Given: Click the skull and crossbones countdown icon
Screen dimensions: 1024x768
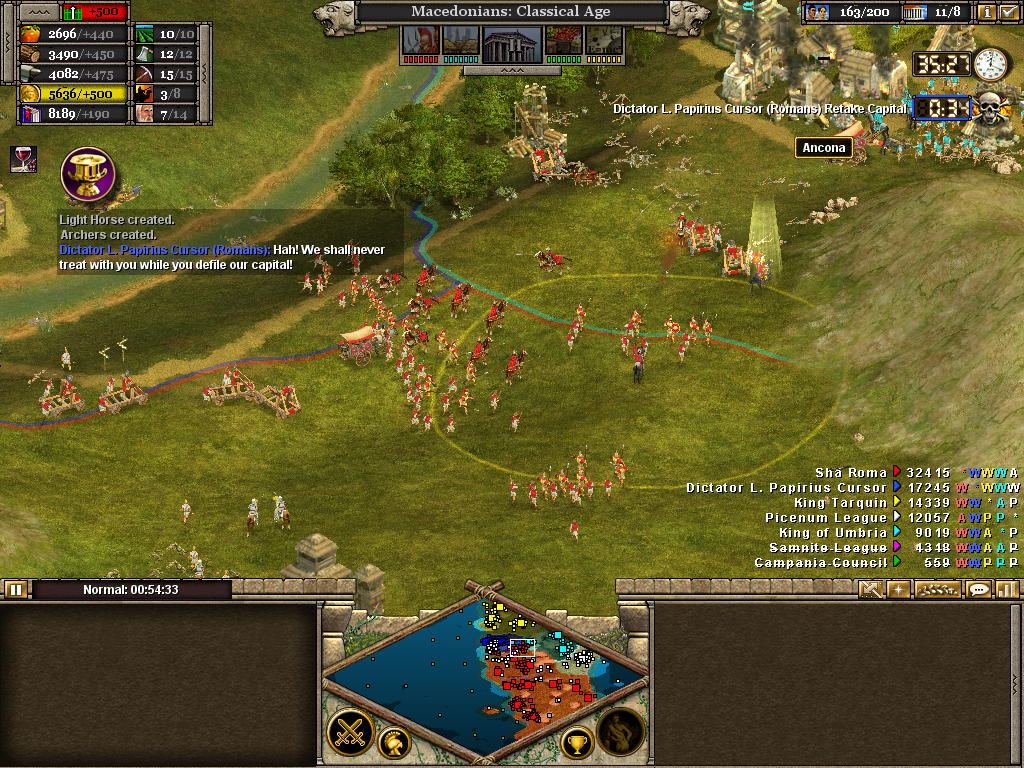Looking at the screenshot, I should (990, 106).
